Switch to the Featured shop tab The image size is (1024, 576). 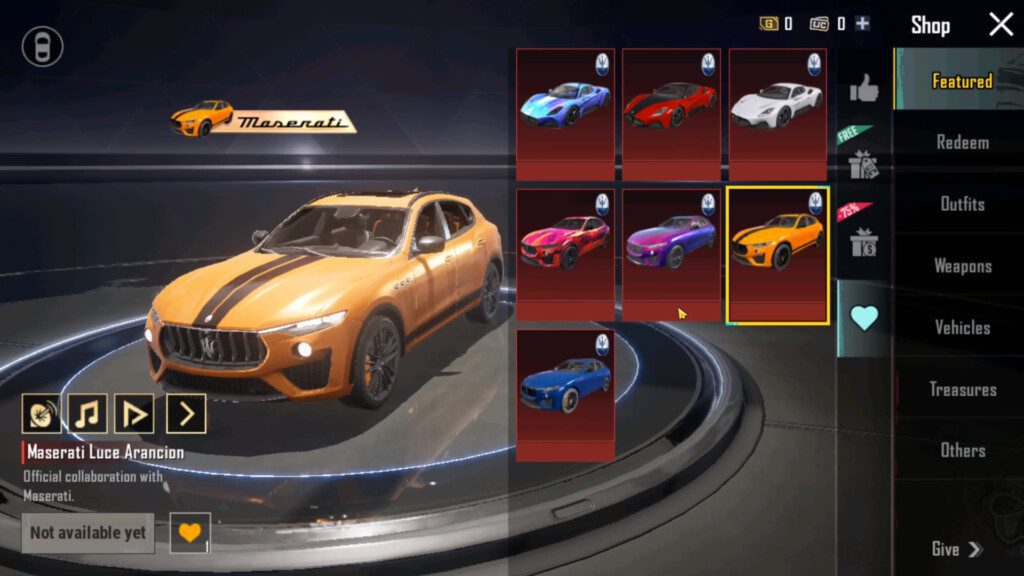coord(961,81)
